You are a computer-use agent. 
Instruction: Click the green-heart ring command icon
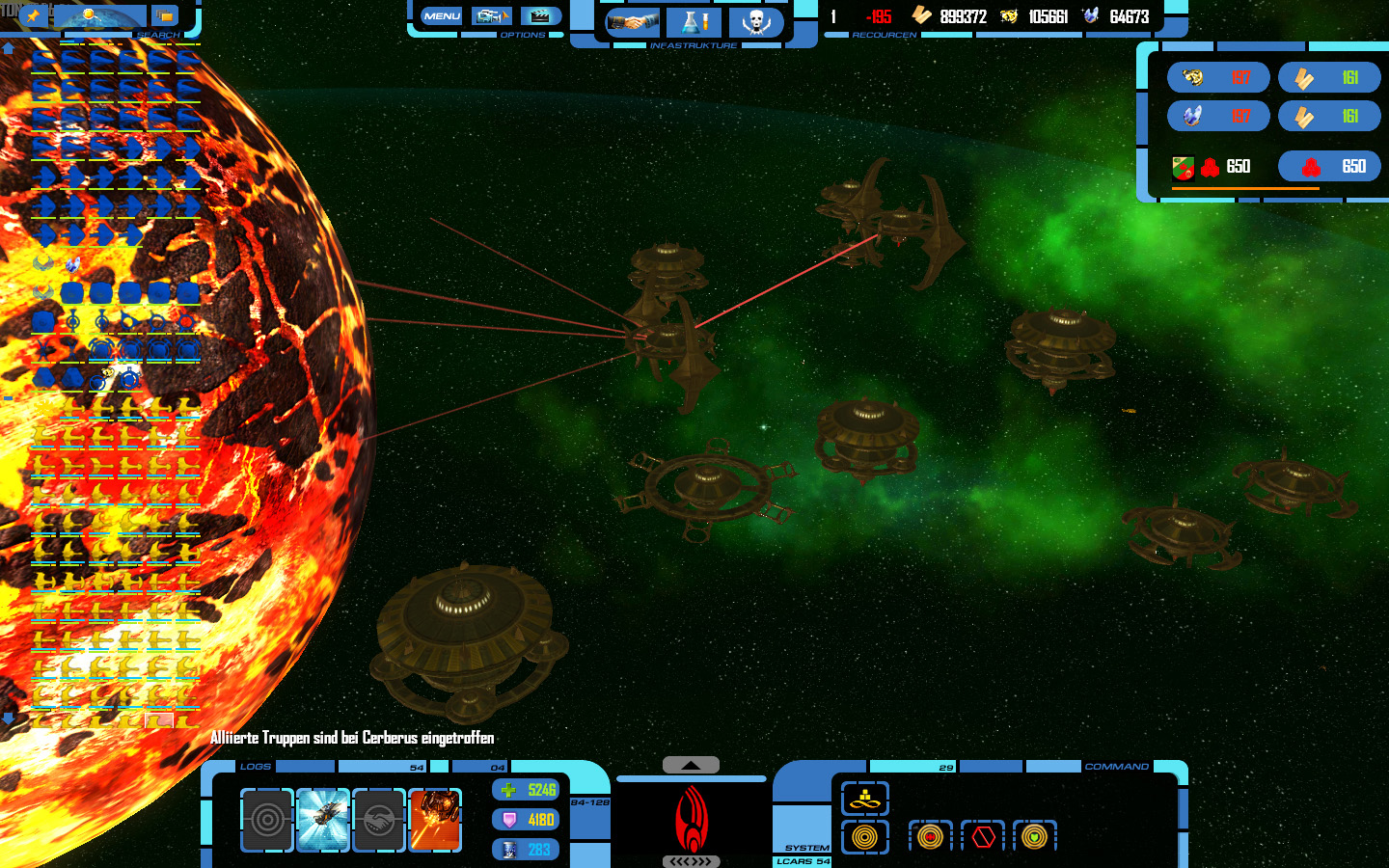(1034, 836)
